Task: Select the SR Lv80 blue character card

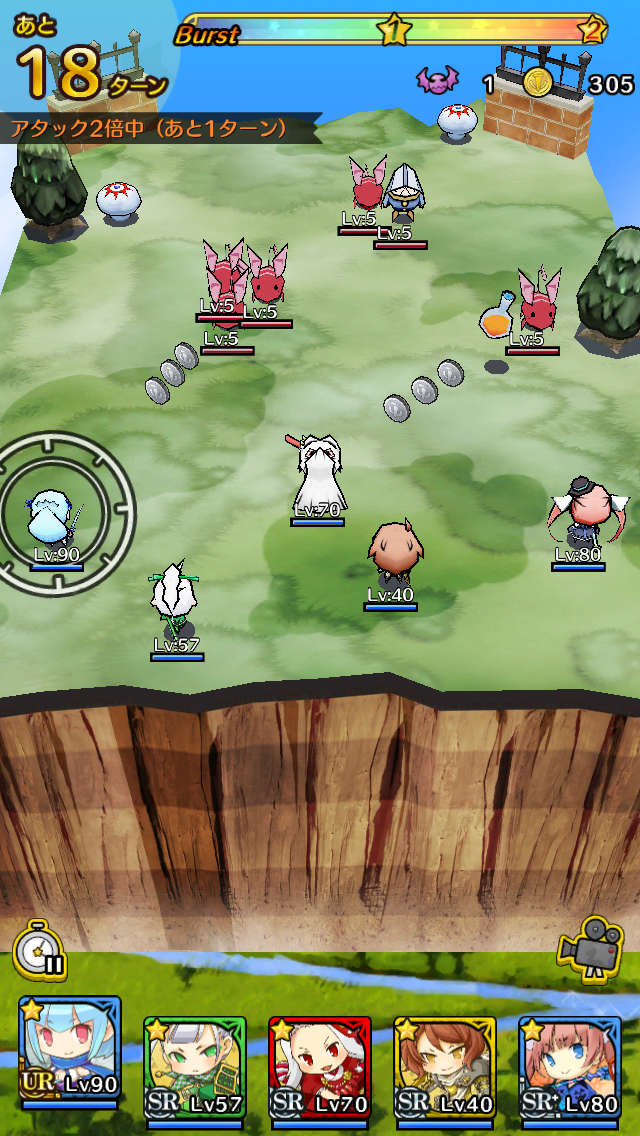Action: tap(569, 1068)
